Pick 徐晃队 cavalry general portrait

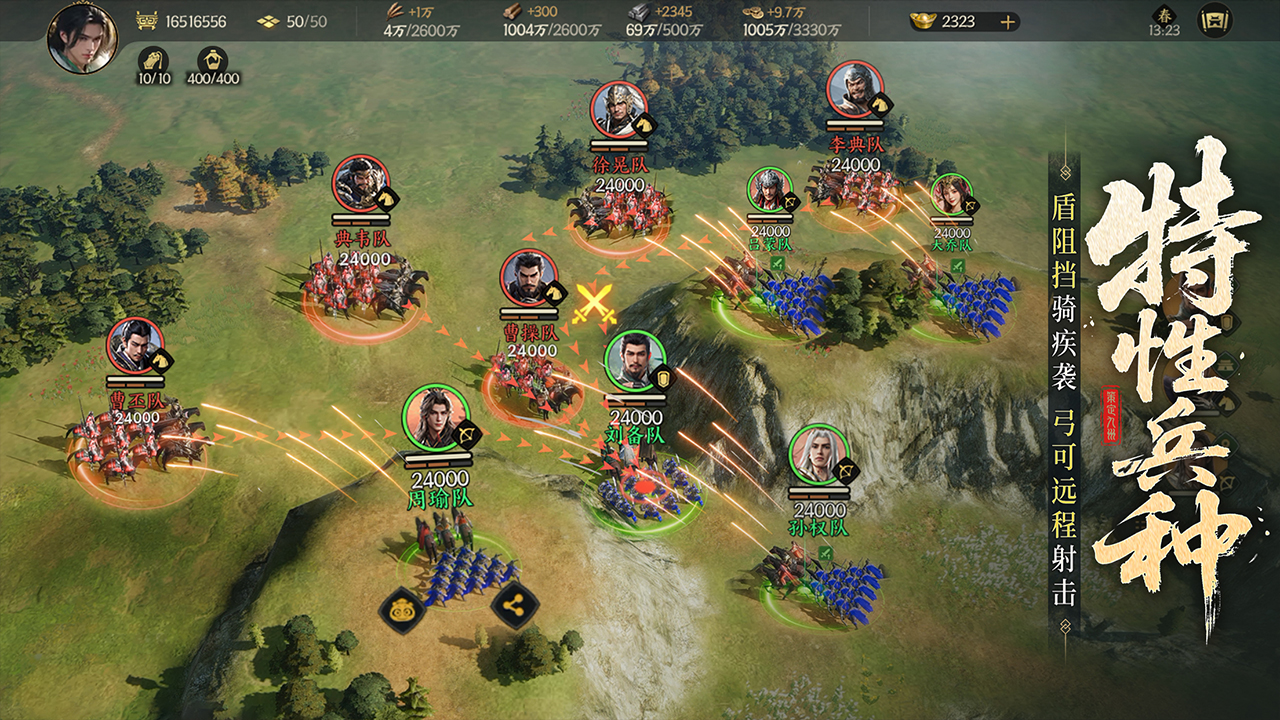[619, 109]
